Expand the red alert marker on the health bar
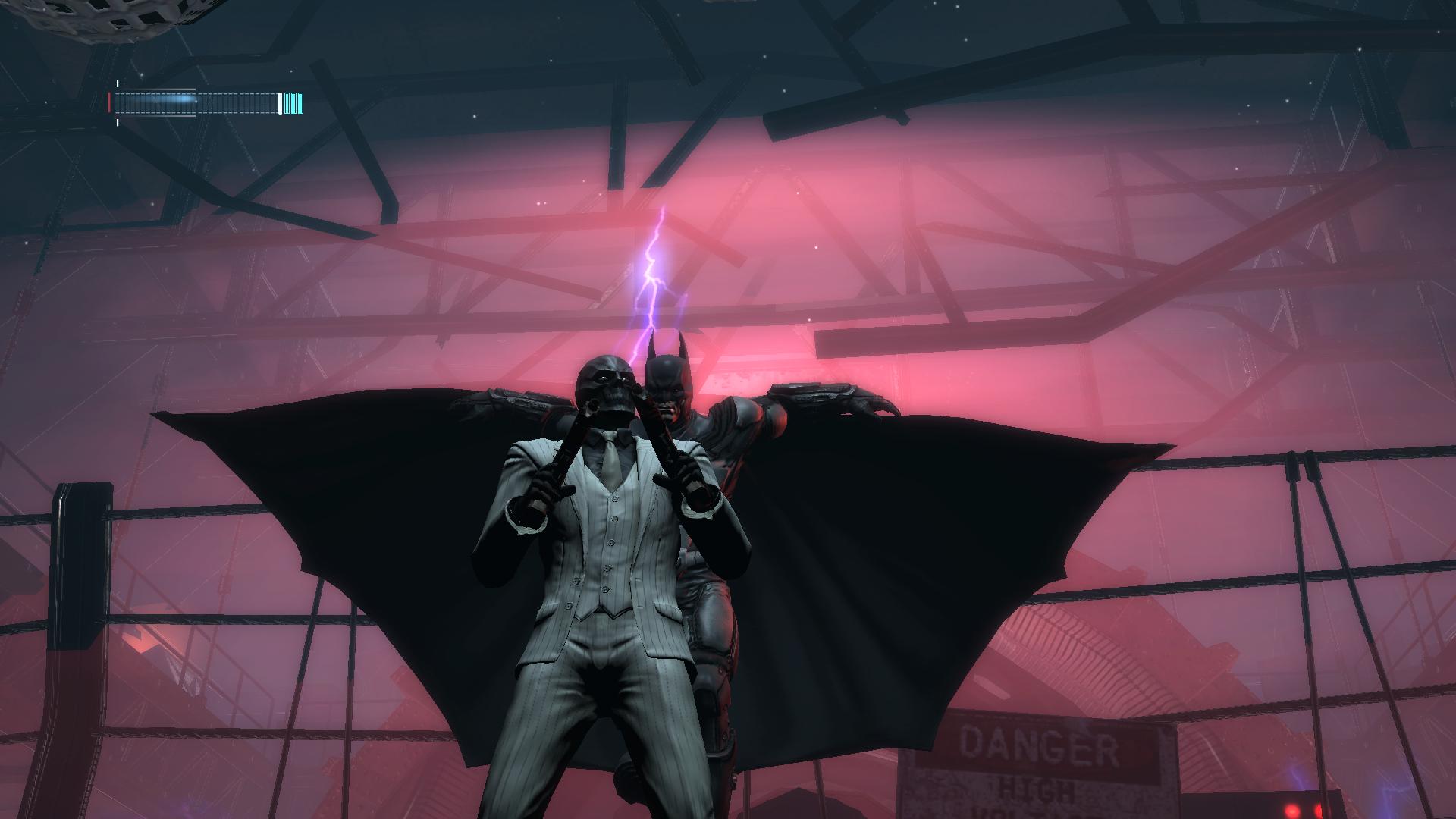The image size is (1456, 819). [109, 101]
